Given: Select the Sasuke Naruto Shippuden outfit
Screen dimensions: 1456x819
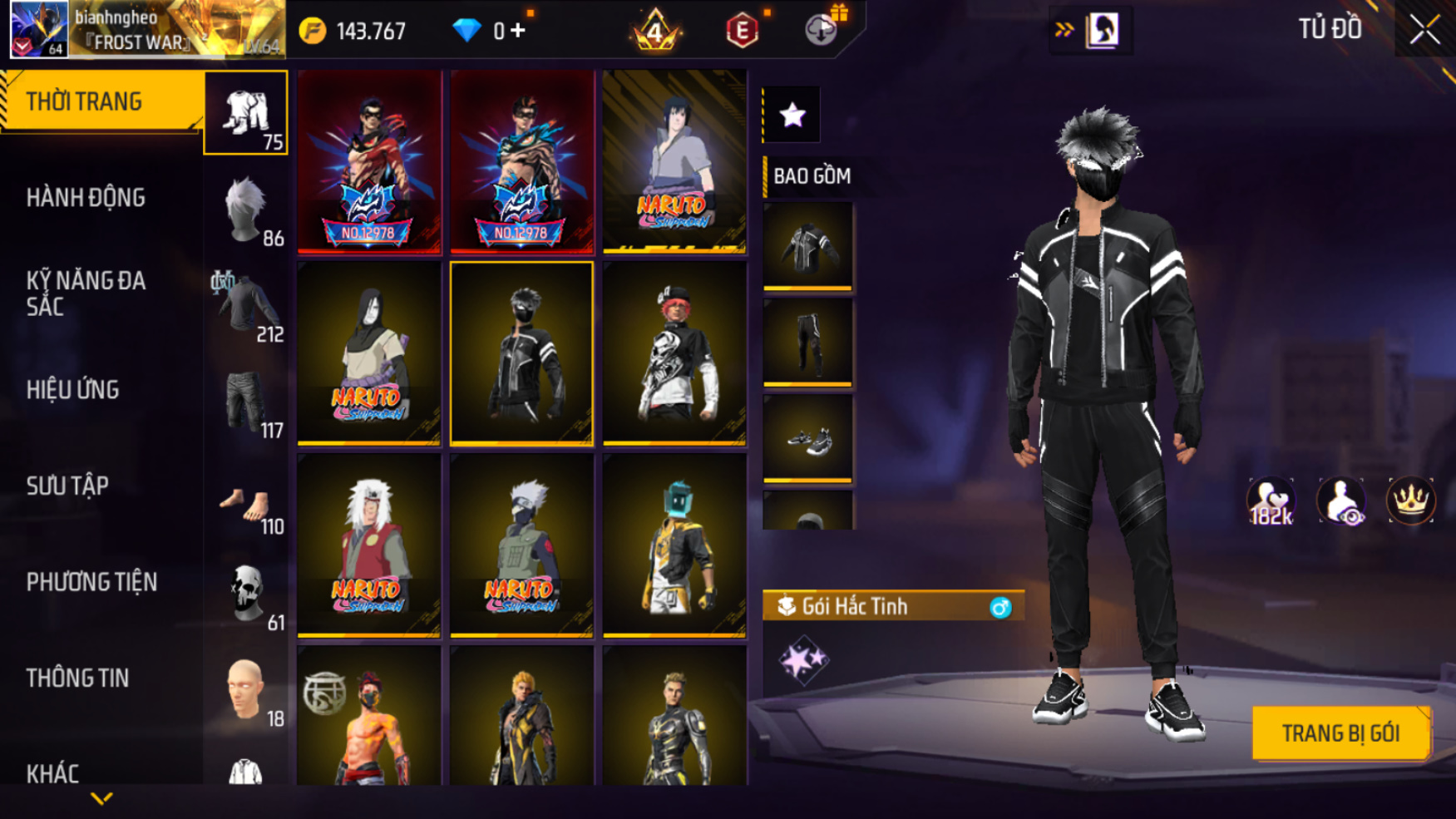Looking at the screenshot, I should [x=674, y=160].
